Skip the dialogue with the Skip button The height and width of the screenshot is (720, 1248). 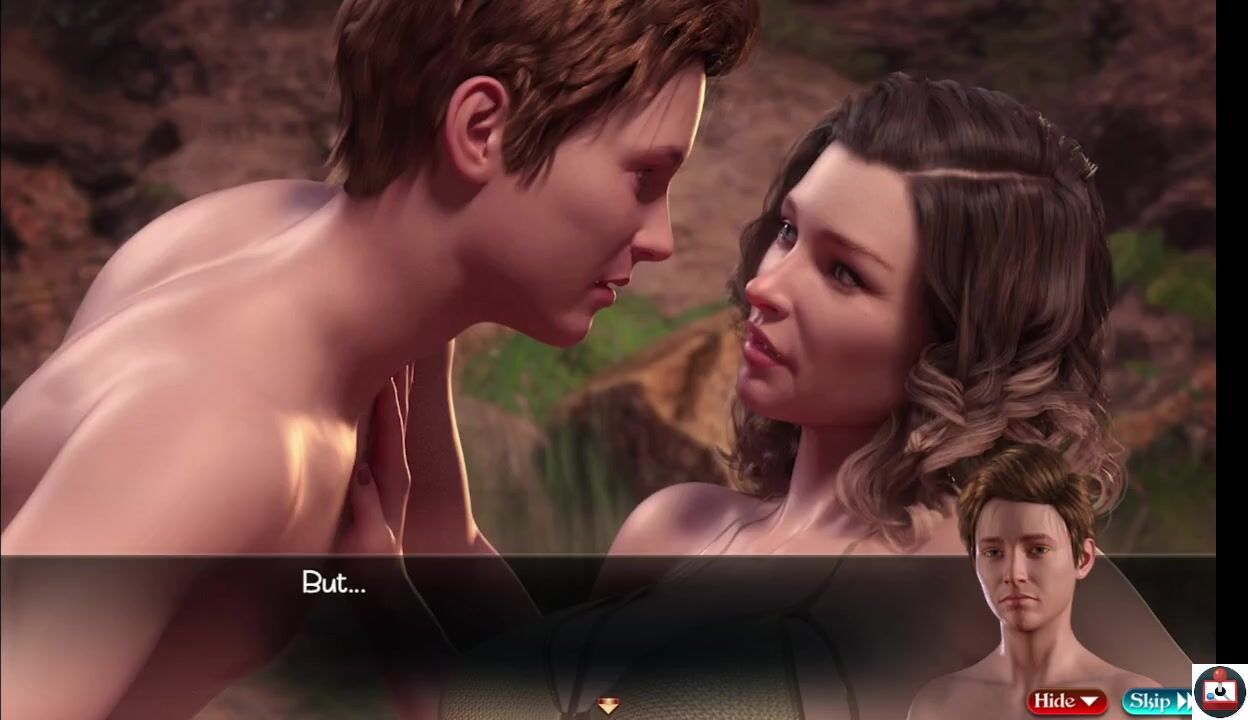[x=1157, y=701]
